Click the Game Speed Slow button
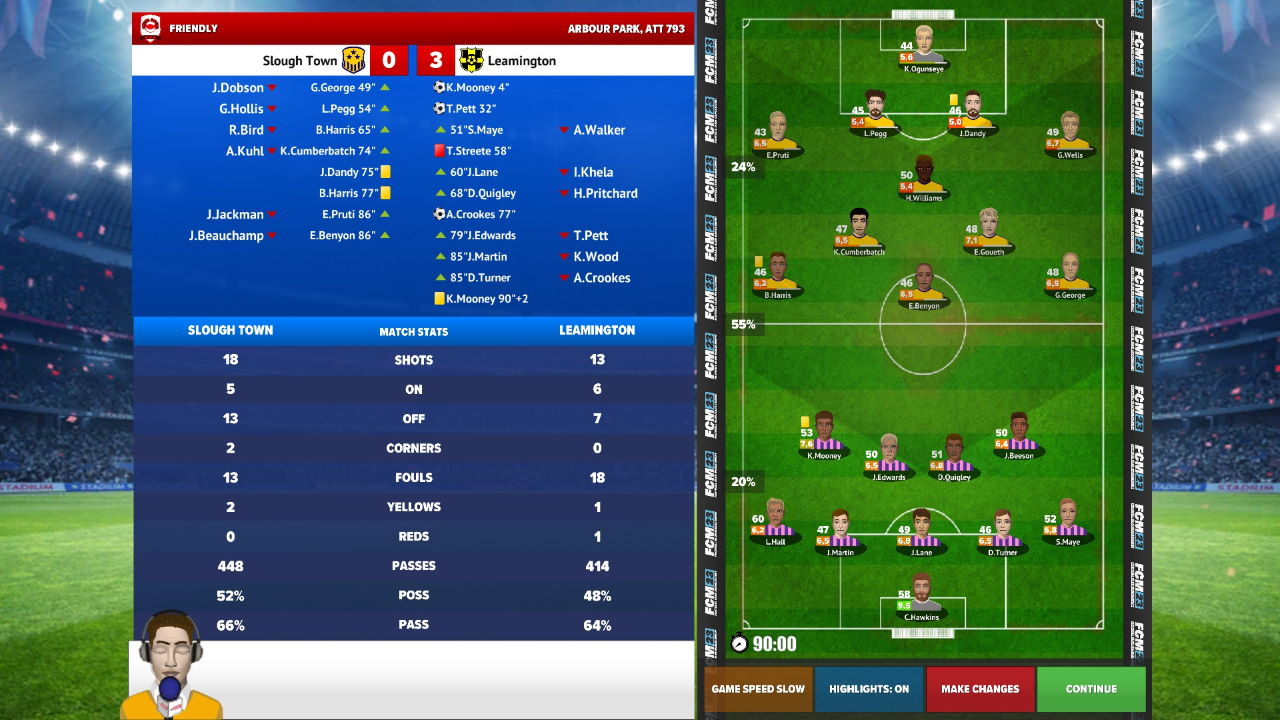Viewport: 1280px width, 720px height. (x=758, y=689)
